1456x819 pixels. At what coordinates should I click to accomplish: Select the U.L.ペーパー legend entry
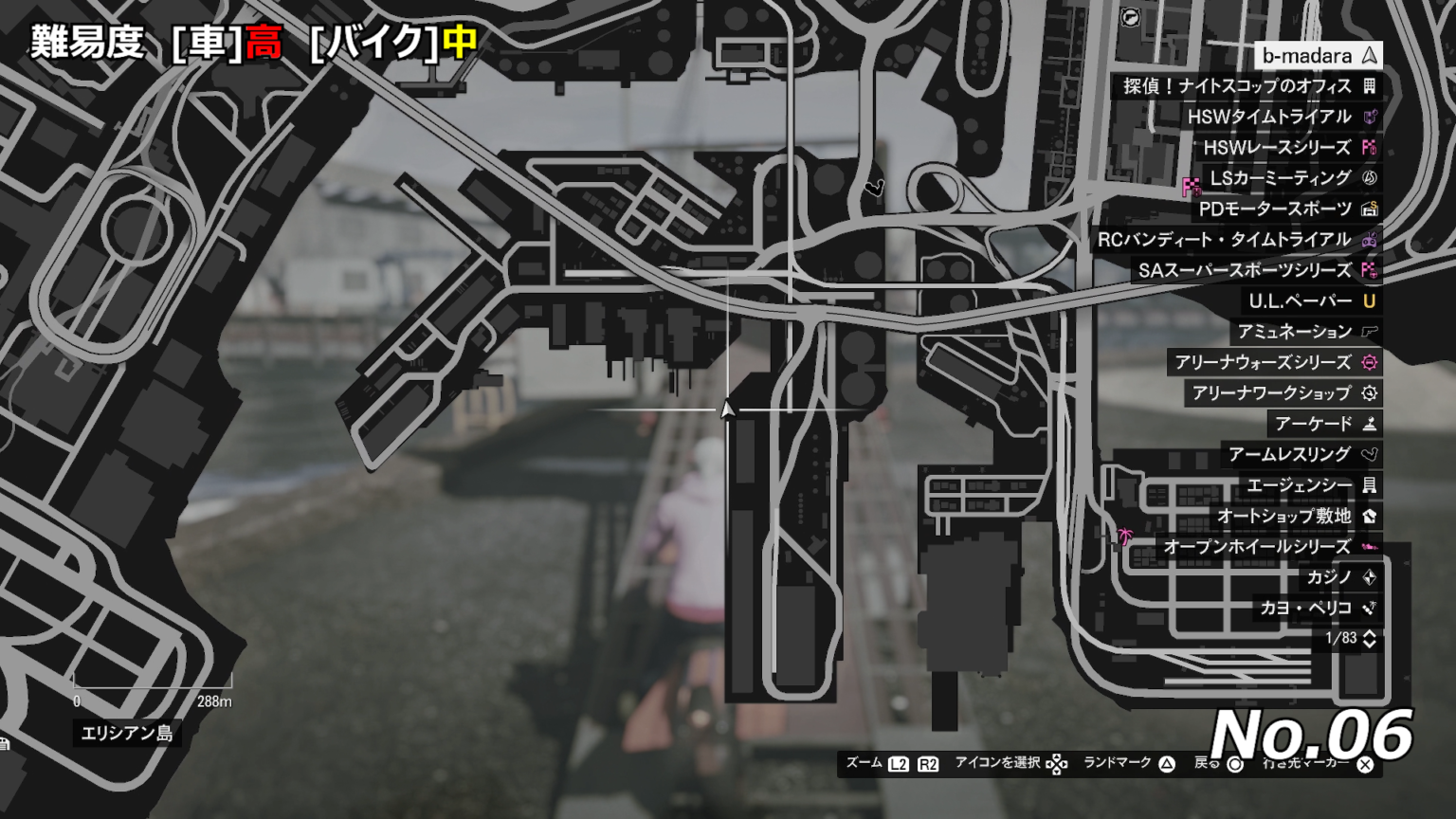coord(1310,301)
